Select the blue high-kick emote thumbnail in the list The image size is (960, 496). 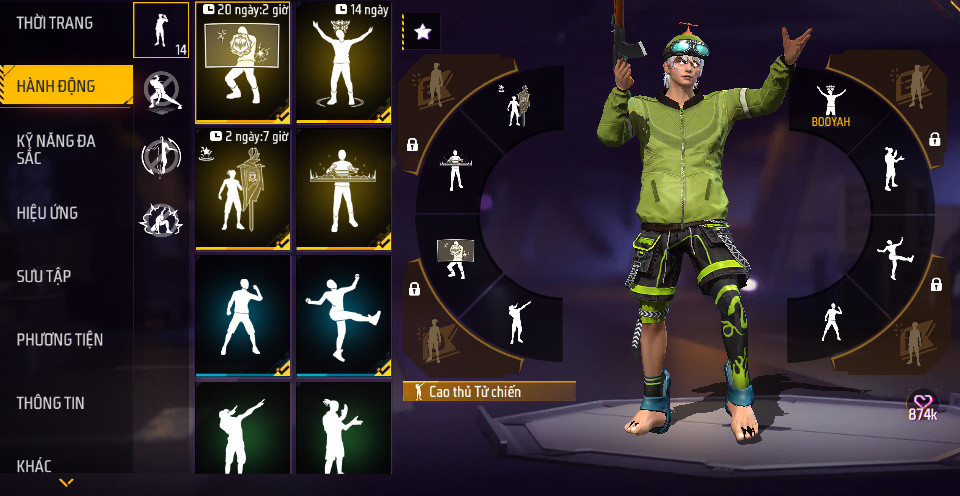(x=344, y=316)
